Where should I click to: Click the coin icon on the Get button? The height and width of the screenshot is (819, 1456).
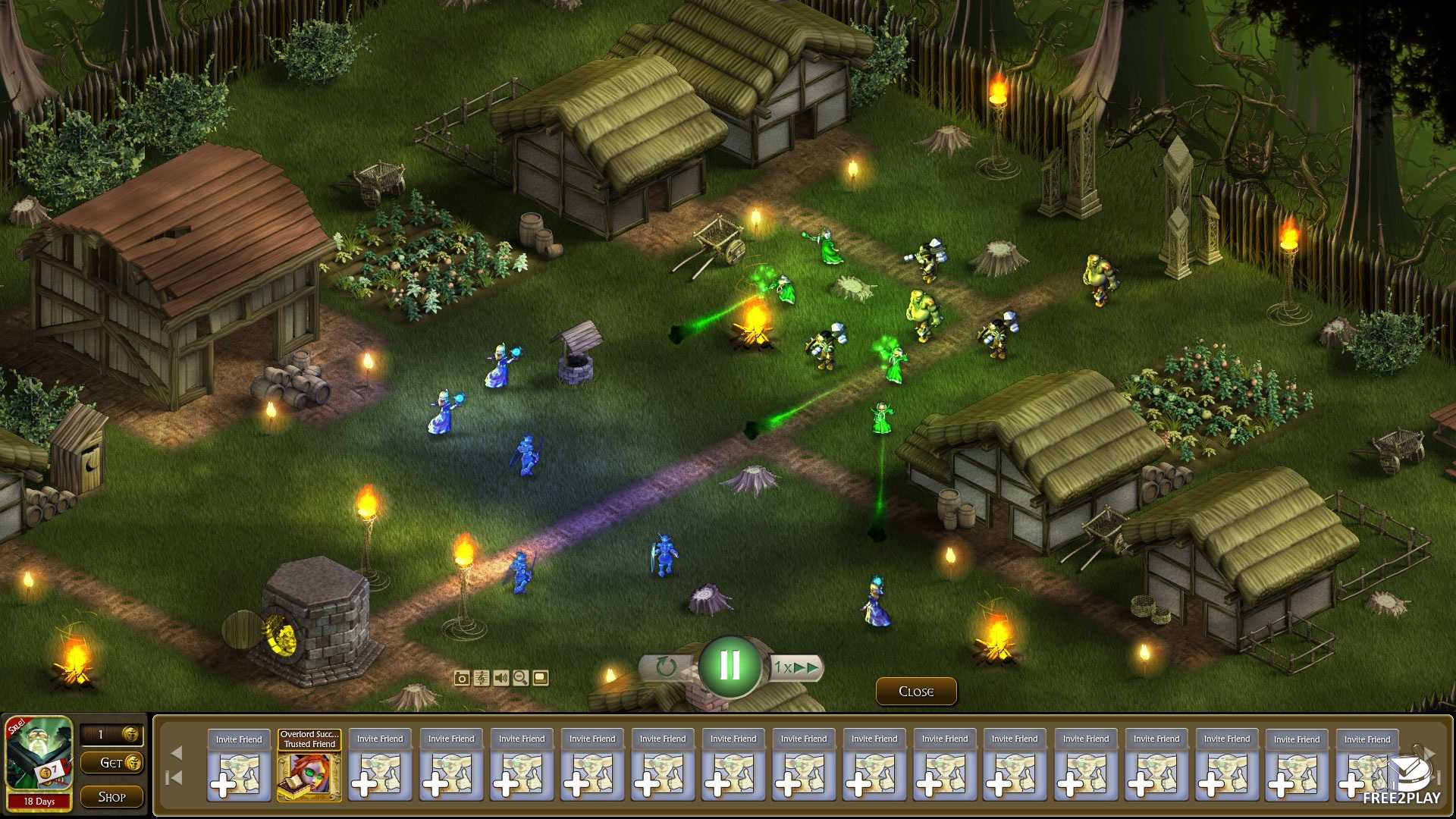tap(133, 764)
